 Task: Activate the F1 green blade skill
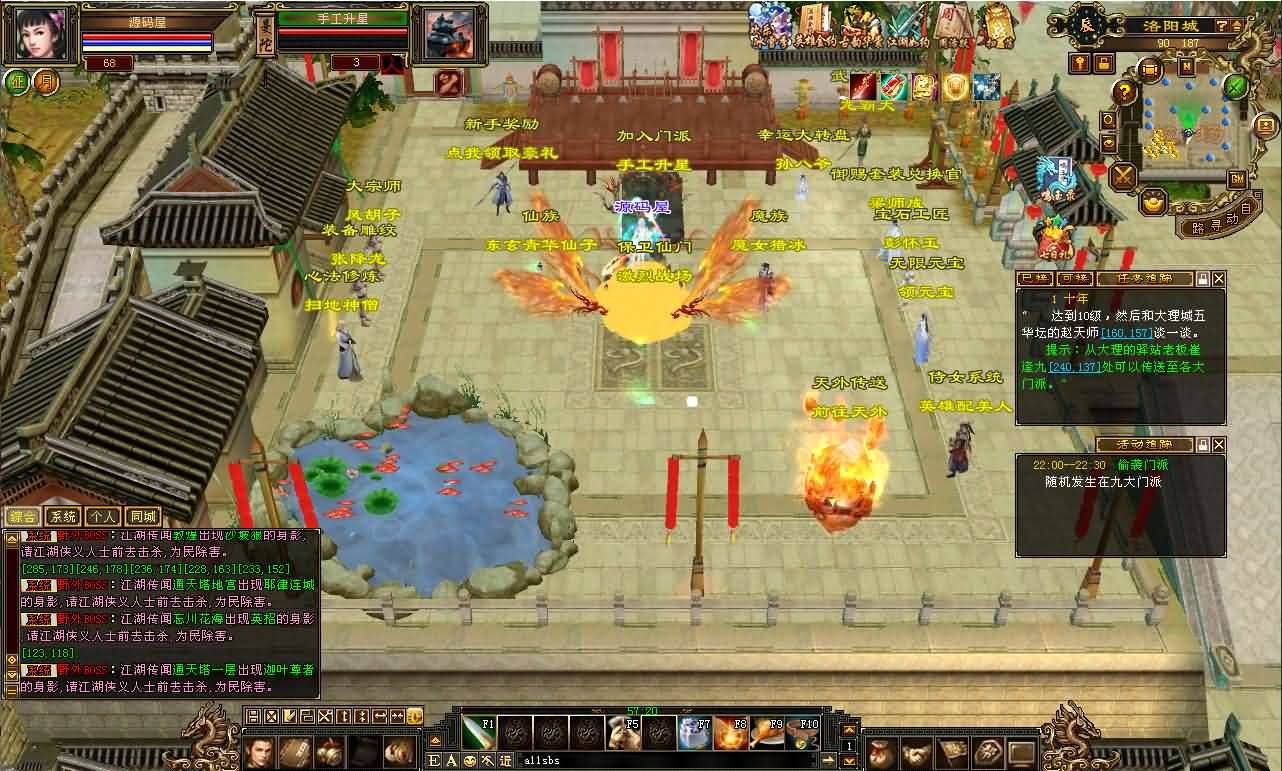pos(480,732)
